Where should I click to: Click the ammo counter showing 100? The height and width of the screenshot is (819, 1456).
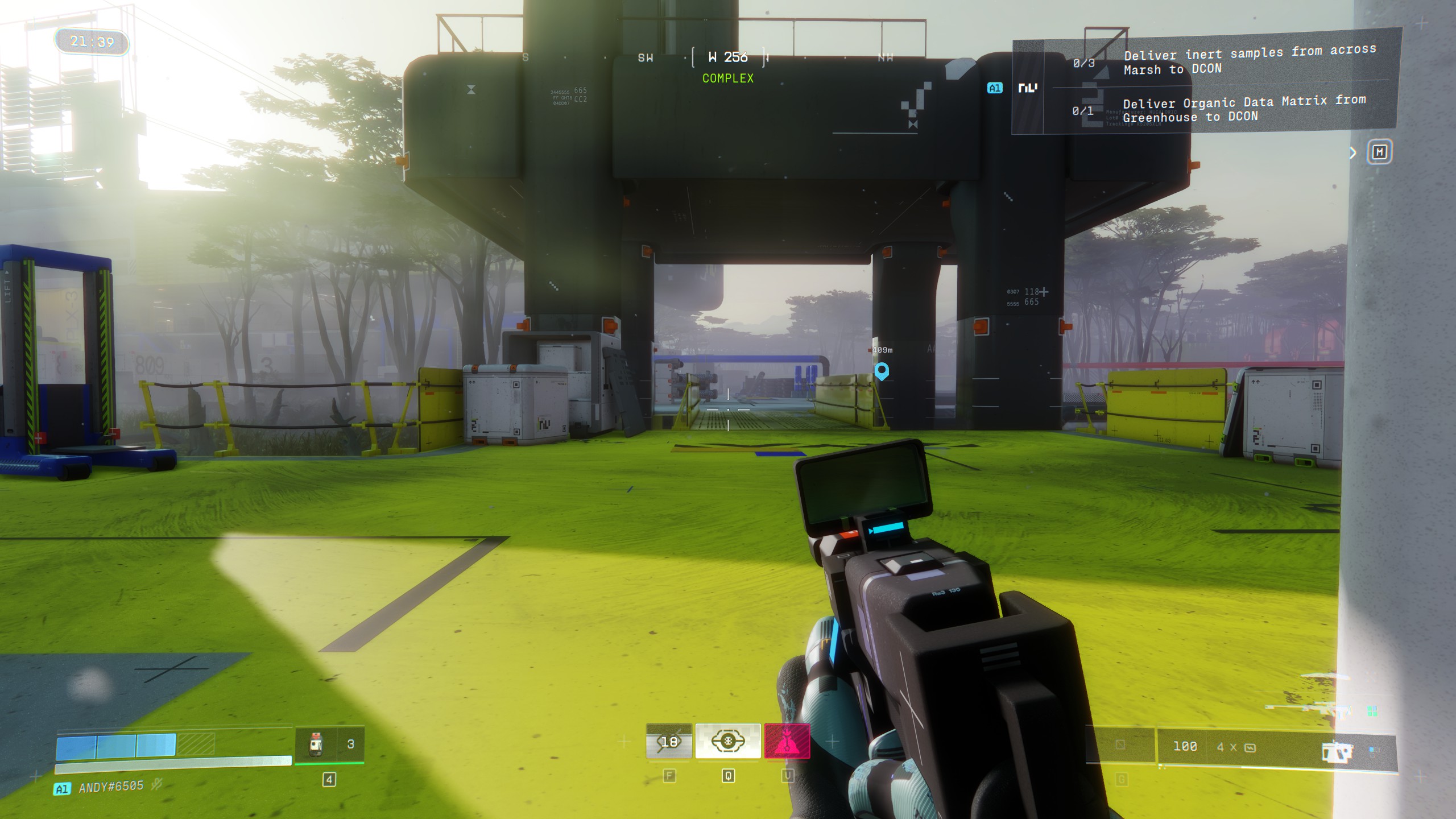(1185, 746)
